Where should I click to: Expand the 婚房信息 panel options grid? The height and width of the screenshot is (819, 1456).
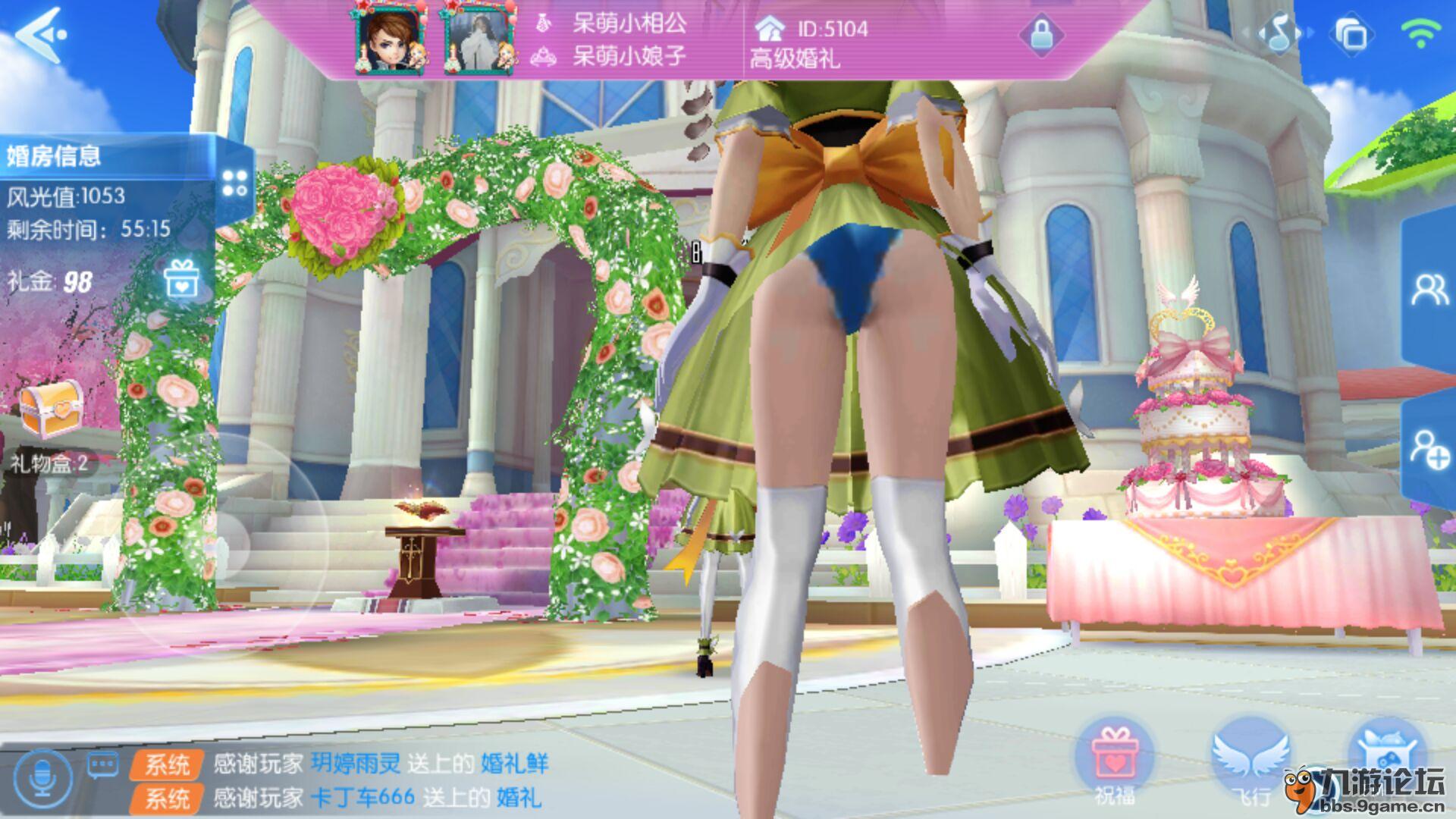pyautogui.click(x=234, y=182)
